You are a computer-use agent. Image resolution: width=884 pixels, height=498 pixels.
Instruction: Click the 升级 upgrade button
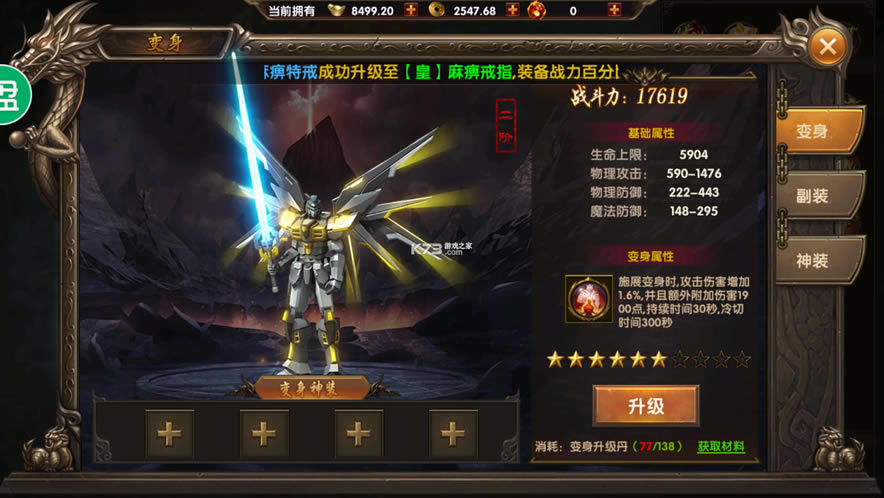tap(645, 406)
